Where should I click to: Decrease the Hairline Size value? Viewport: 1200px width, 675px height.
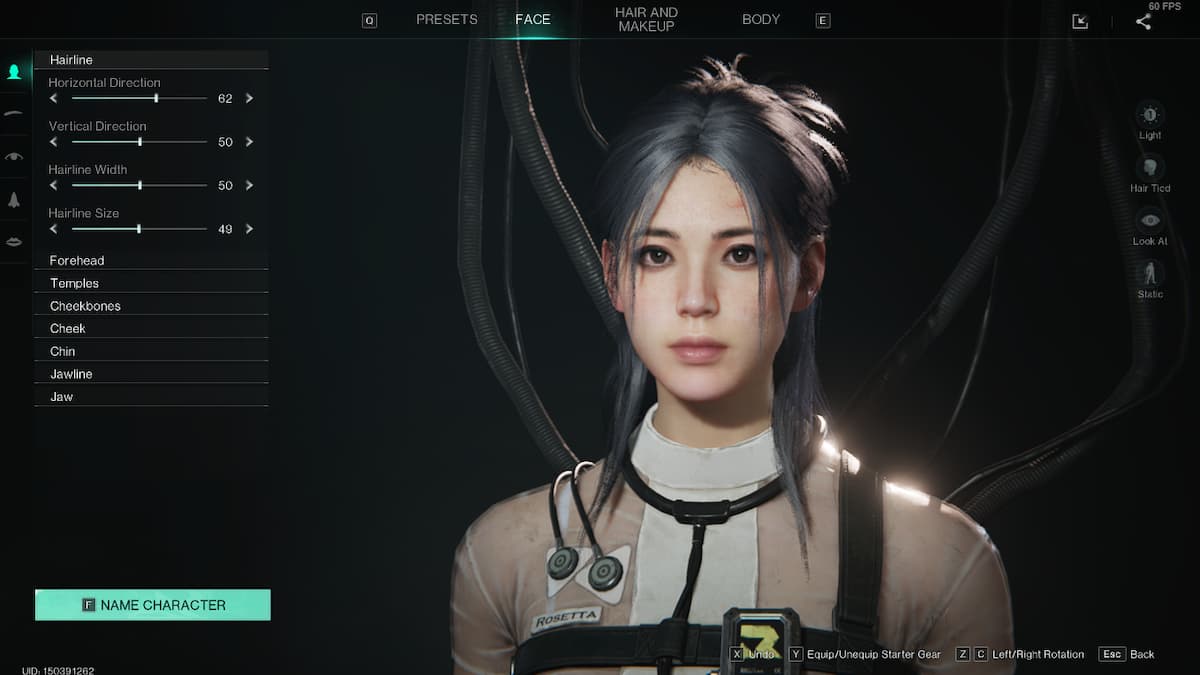pos(54,229)
